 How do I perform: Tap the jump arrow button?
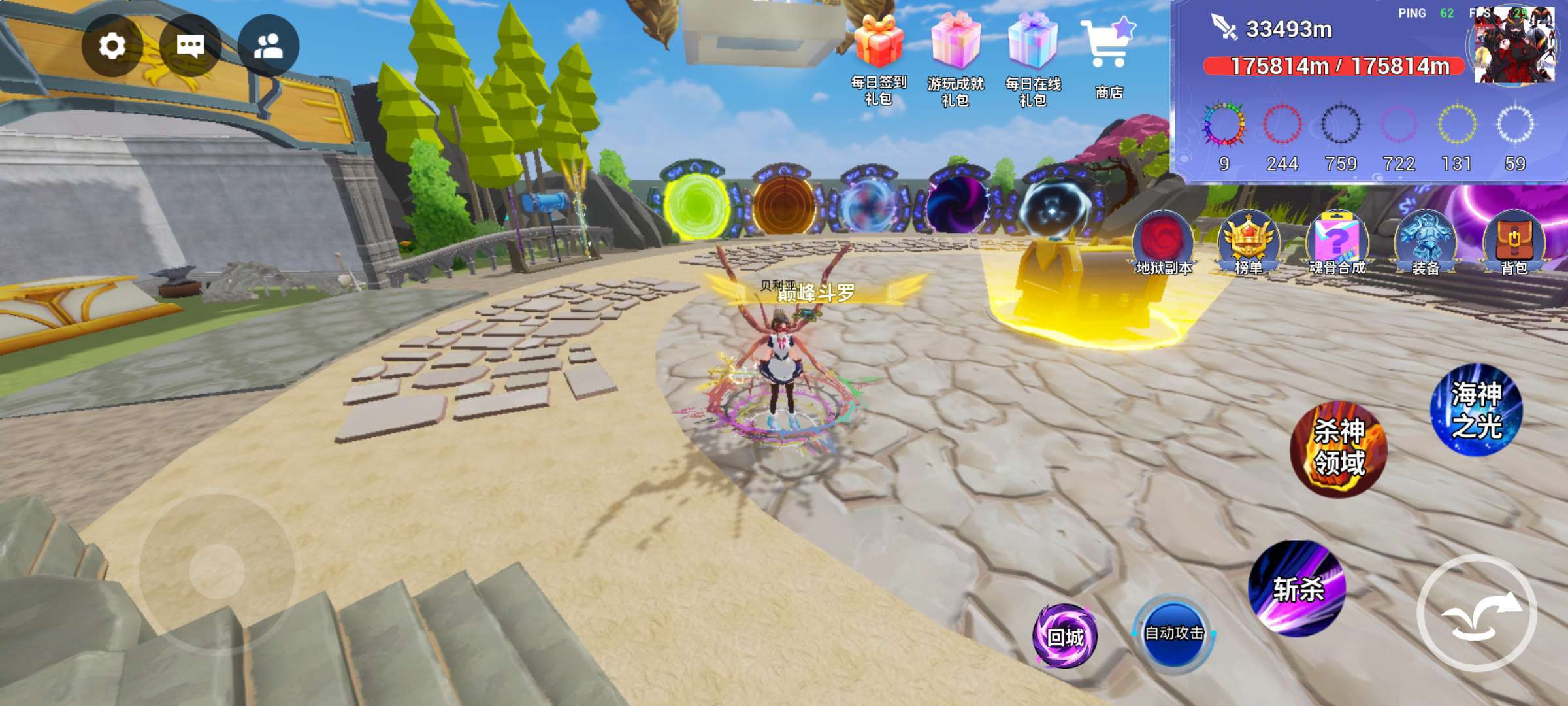(x=1477, y=613)
